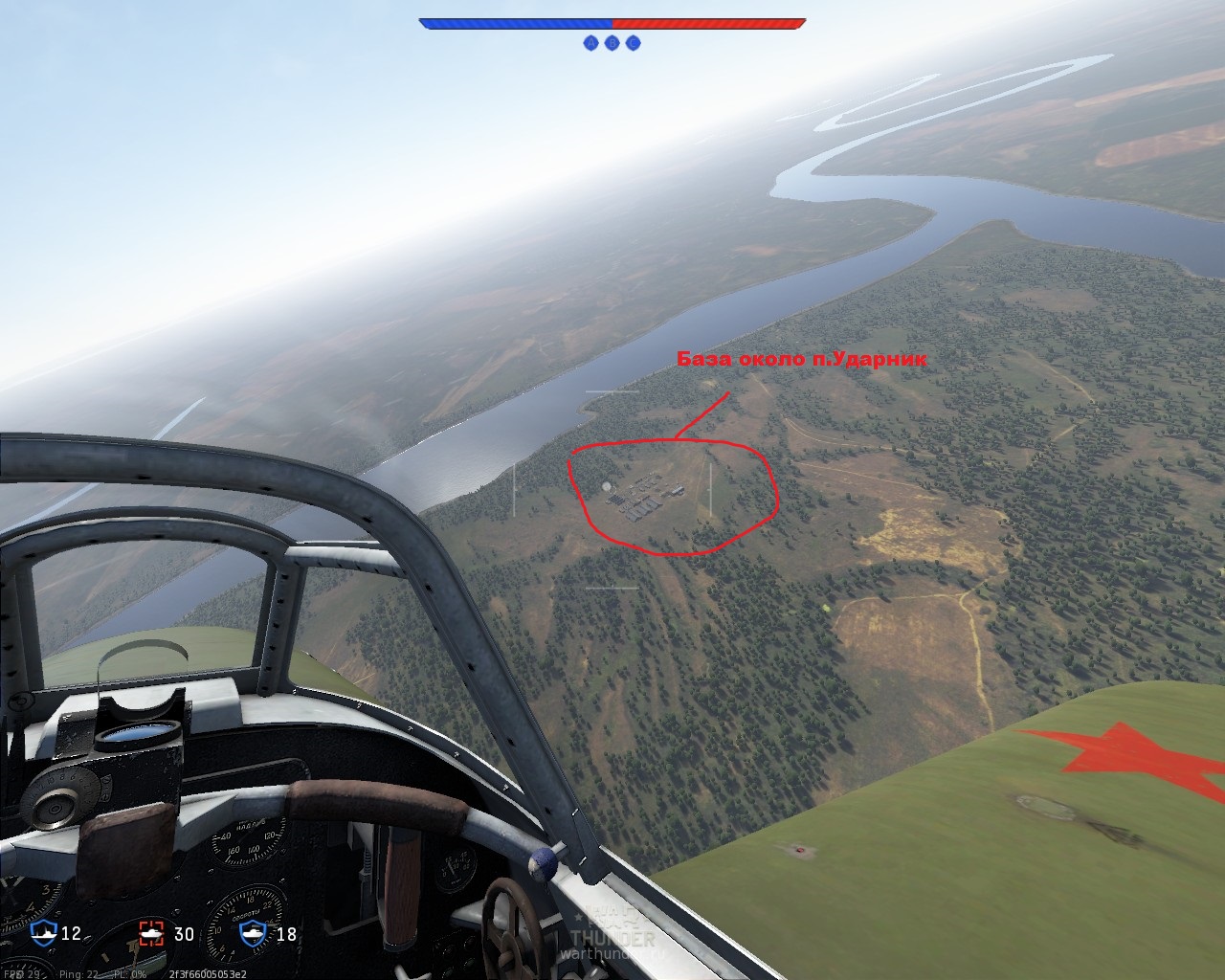Click the blue shield ship objective icon
Image resolution: width=1225 pixels, height=980 pixels.
[44, 933]
